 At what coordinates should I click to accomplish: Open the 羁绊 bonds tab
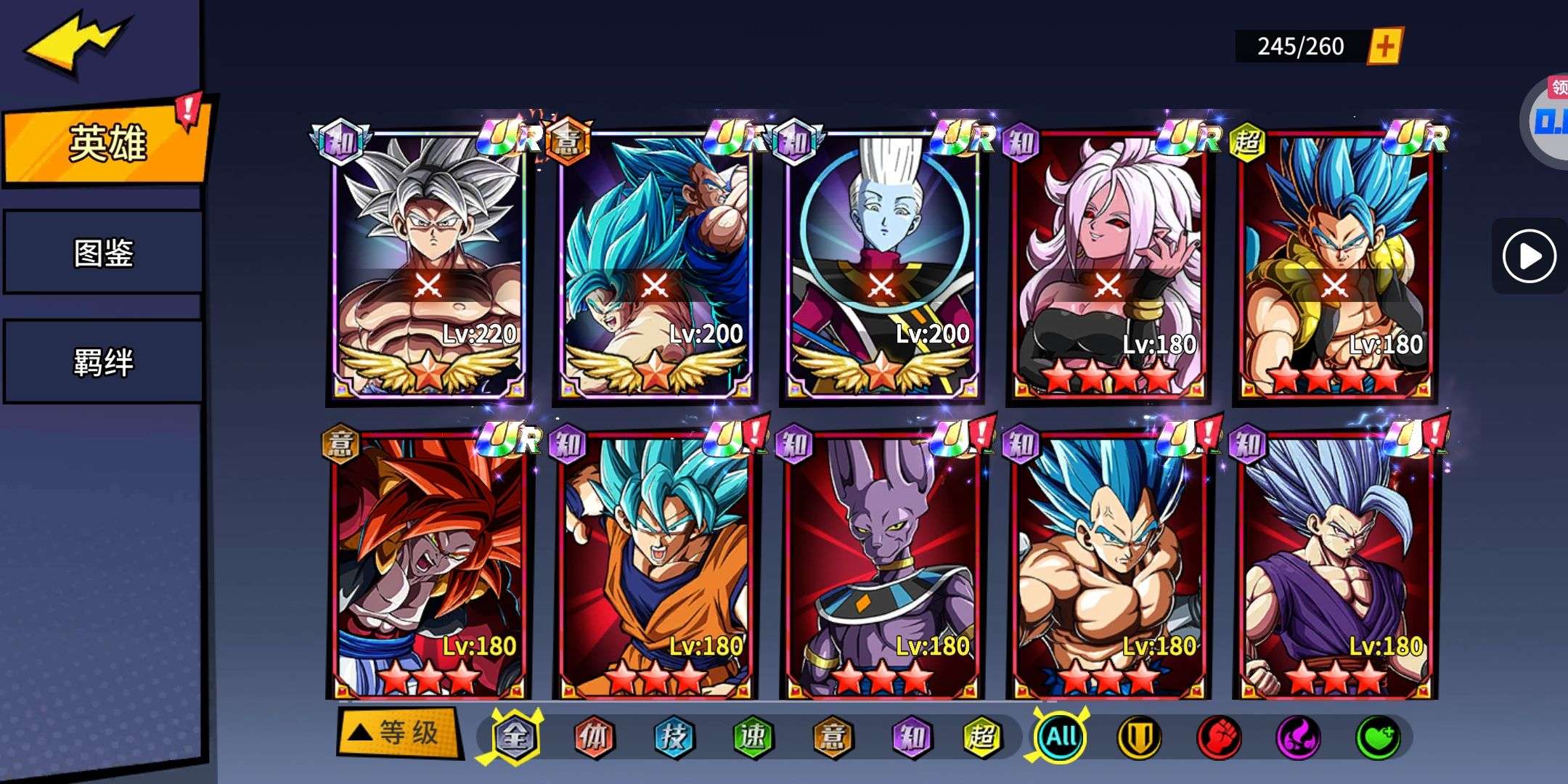103,362
